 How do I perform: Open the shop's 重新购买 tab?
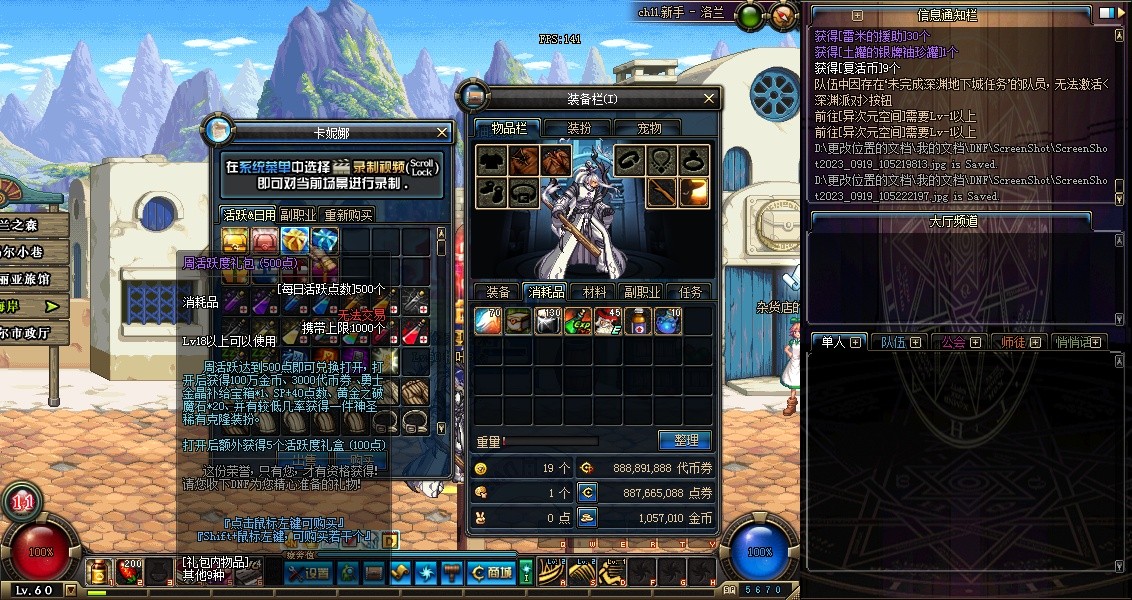click(348, 215)
